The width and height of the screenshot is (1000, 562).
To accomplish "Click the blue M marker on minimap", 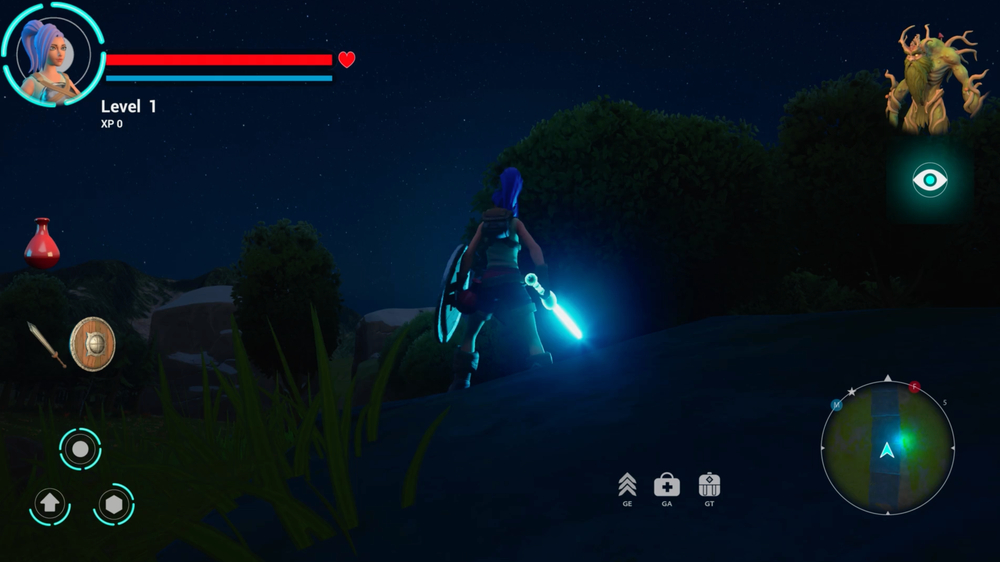I will (x=837, y=405).
